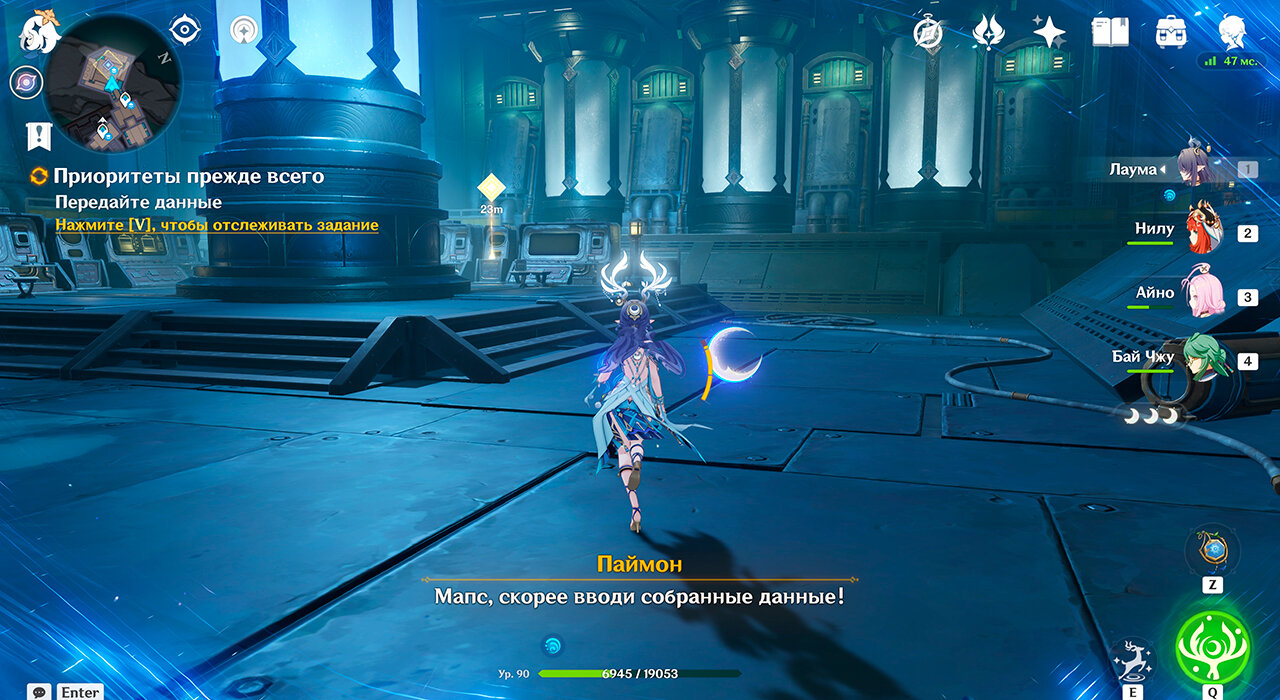Screen dimensions: 1280x700
Task: Open the chat speech bubble
Action: pos(40,691)
